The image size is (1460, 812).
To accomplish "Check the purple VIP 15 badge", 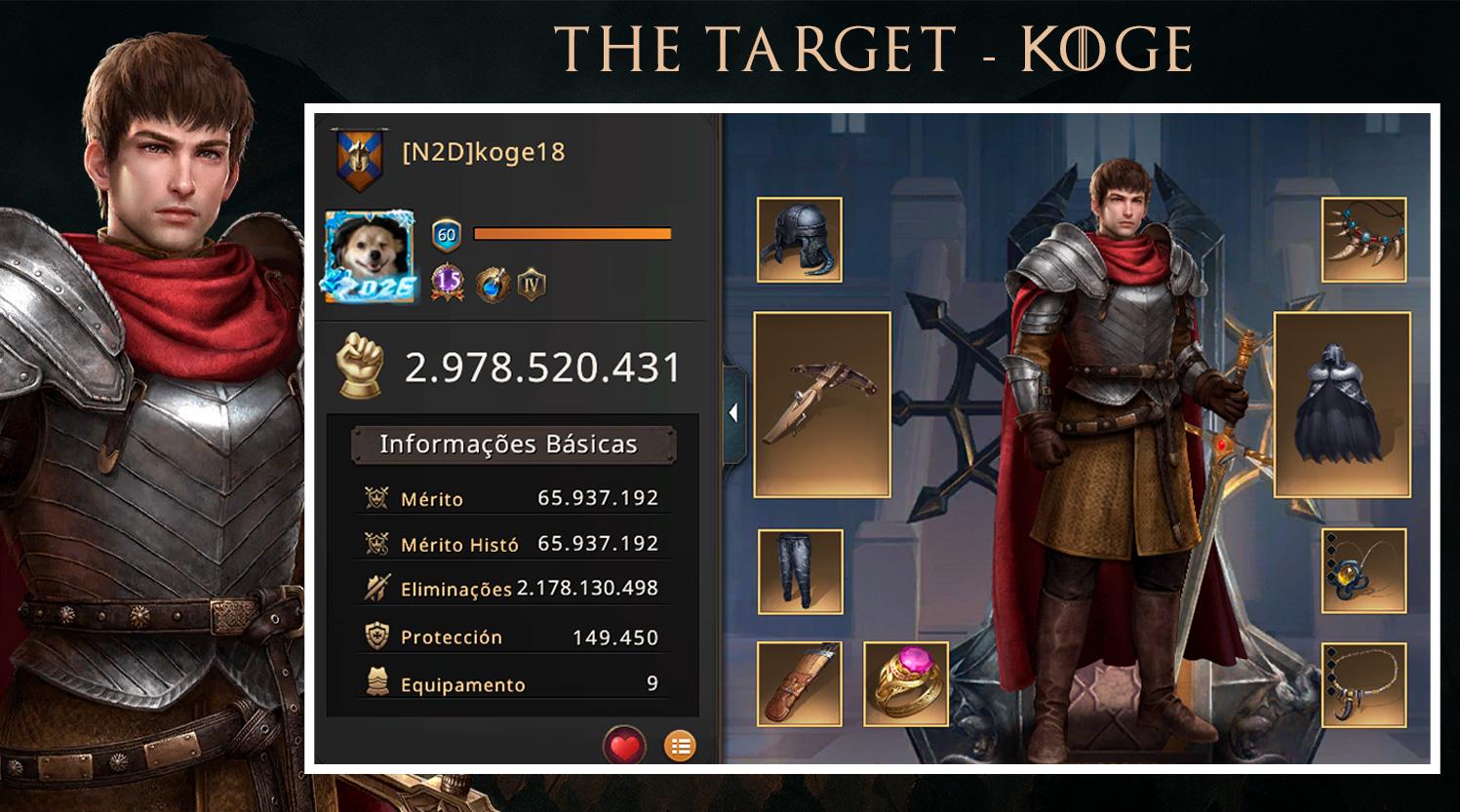I will pos(448,283).
